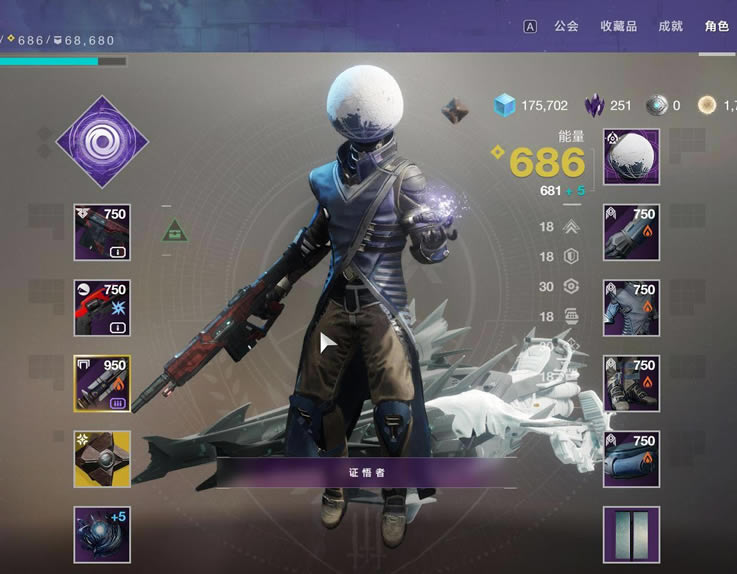Choose the chest armor slot

(631, 308)
